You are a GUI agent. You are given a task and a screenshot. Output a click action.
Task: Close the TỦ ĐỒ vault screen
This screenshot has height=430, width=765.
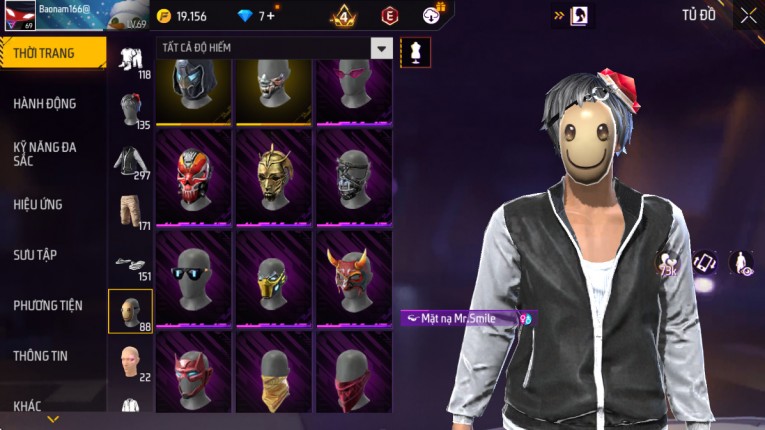748,15
